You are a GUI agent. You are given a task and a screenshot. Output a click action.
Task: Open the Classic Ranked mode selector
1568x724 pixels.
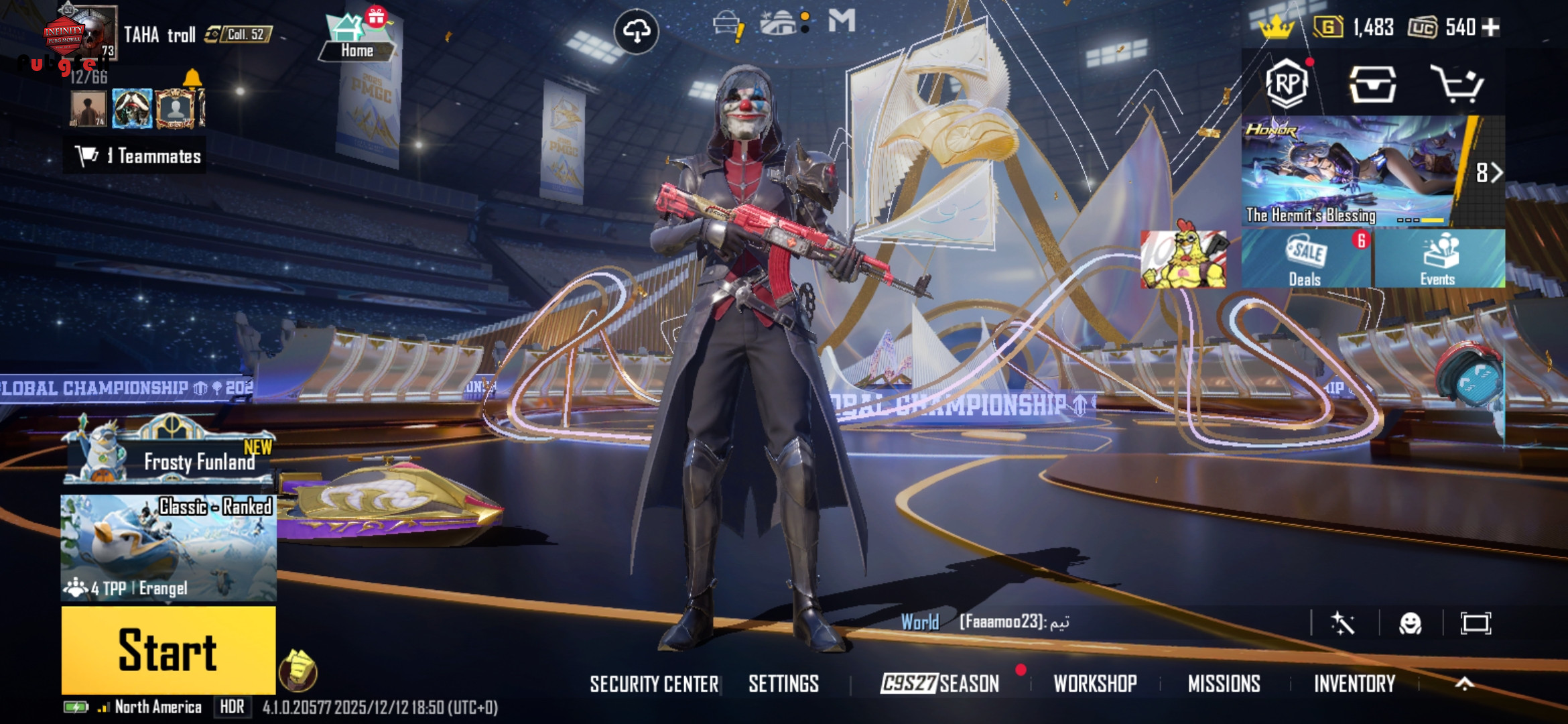pos(168,548)
